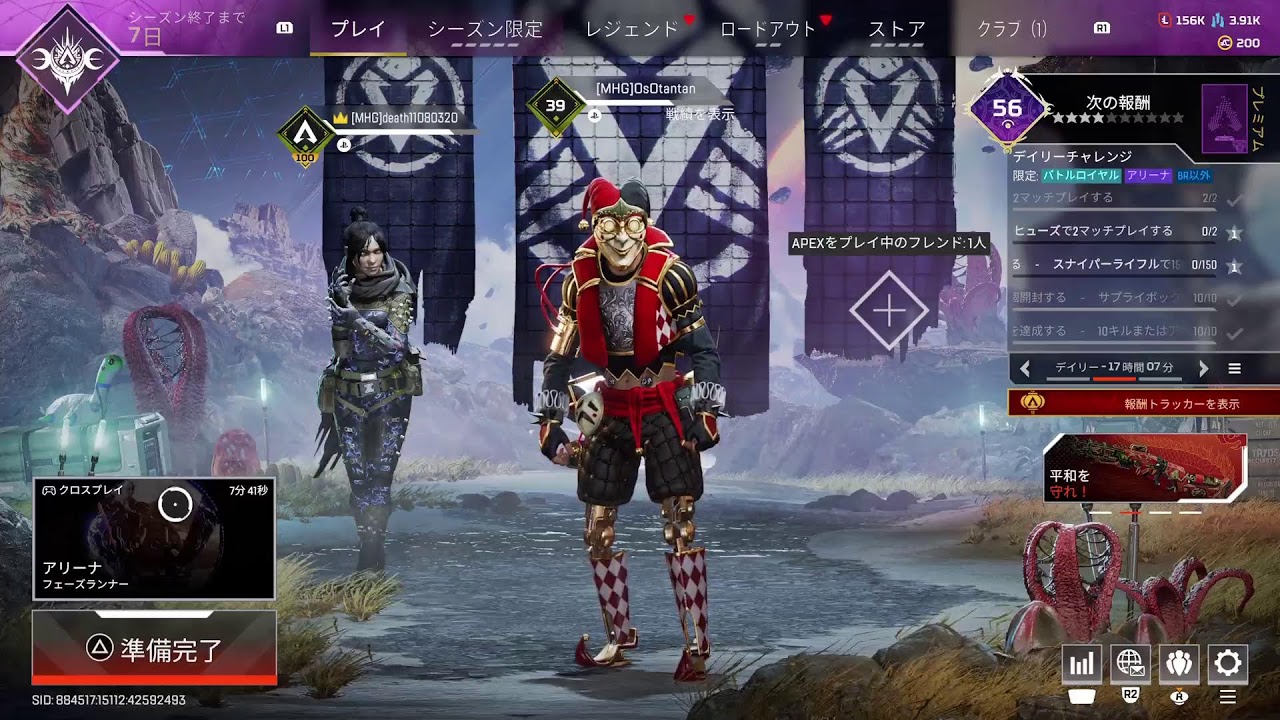Open the 平和を守れ promo banner
The width and height of the screenshot is (1280, 720).
pyautogui.click(x=1144, y=468)
